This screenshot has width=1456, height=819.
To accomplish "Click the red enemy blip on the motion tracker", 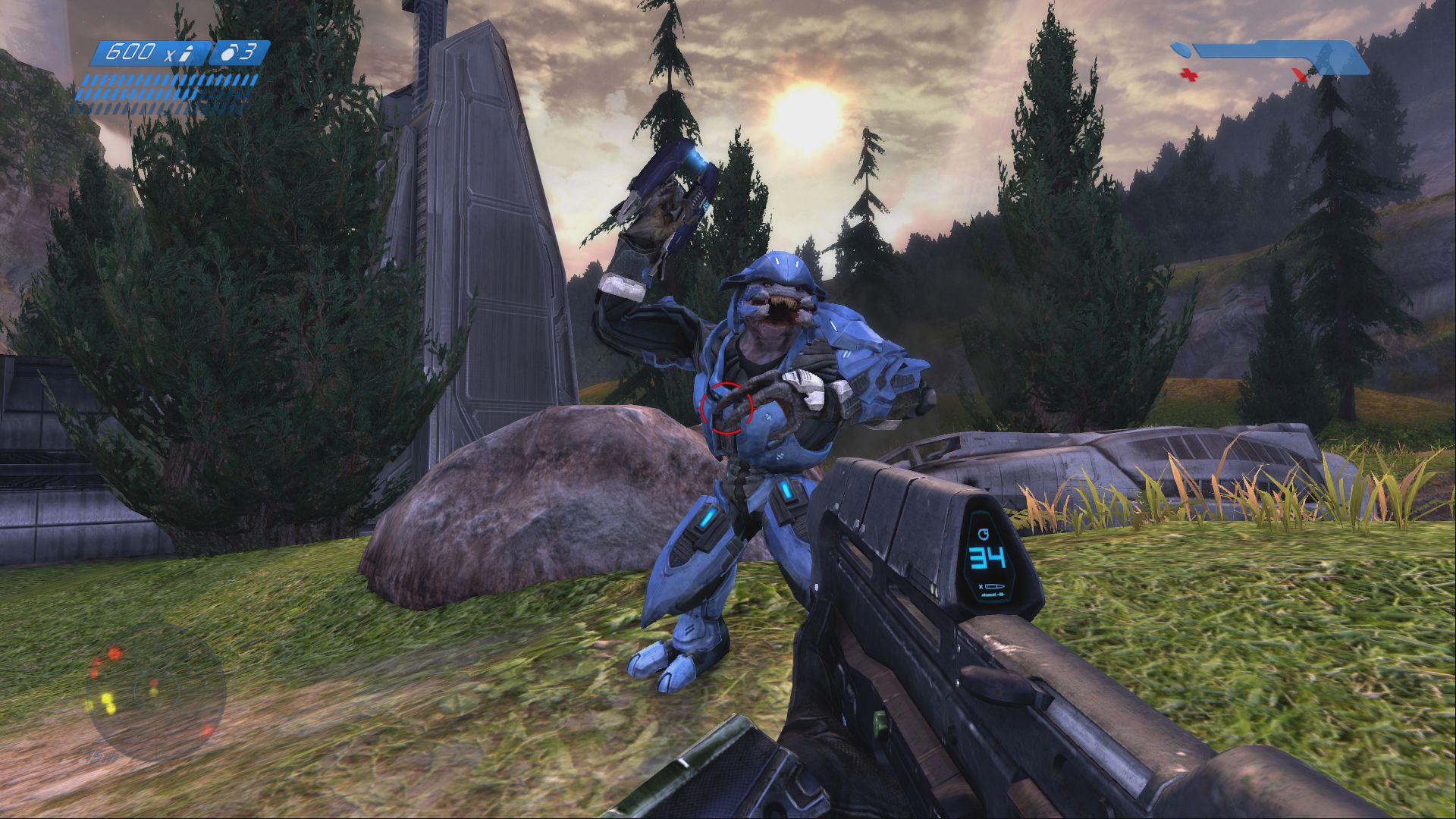I will coord(115,654).
